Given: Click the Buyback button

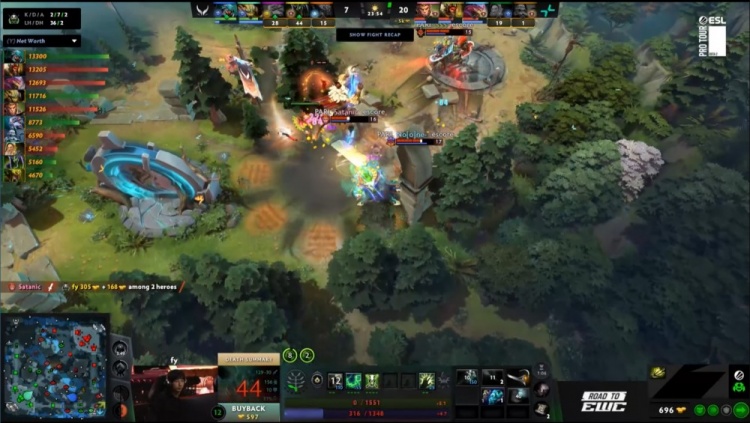Looking at the screenshot, I should click(249, 409).
